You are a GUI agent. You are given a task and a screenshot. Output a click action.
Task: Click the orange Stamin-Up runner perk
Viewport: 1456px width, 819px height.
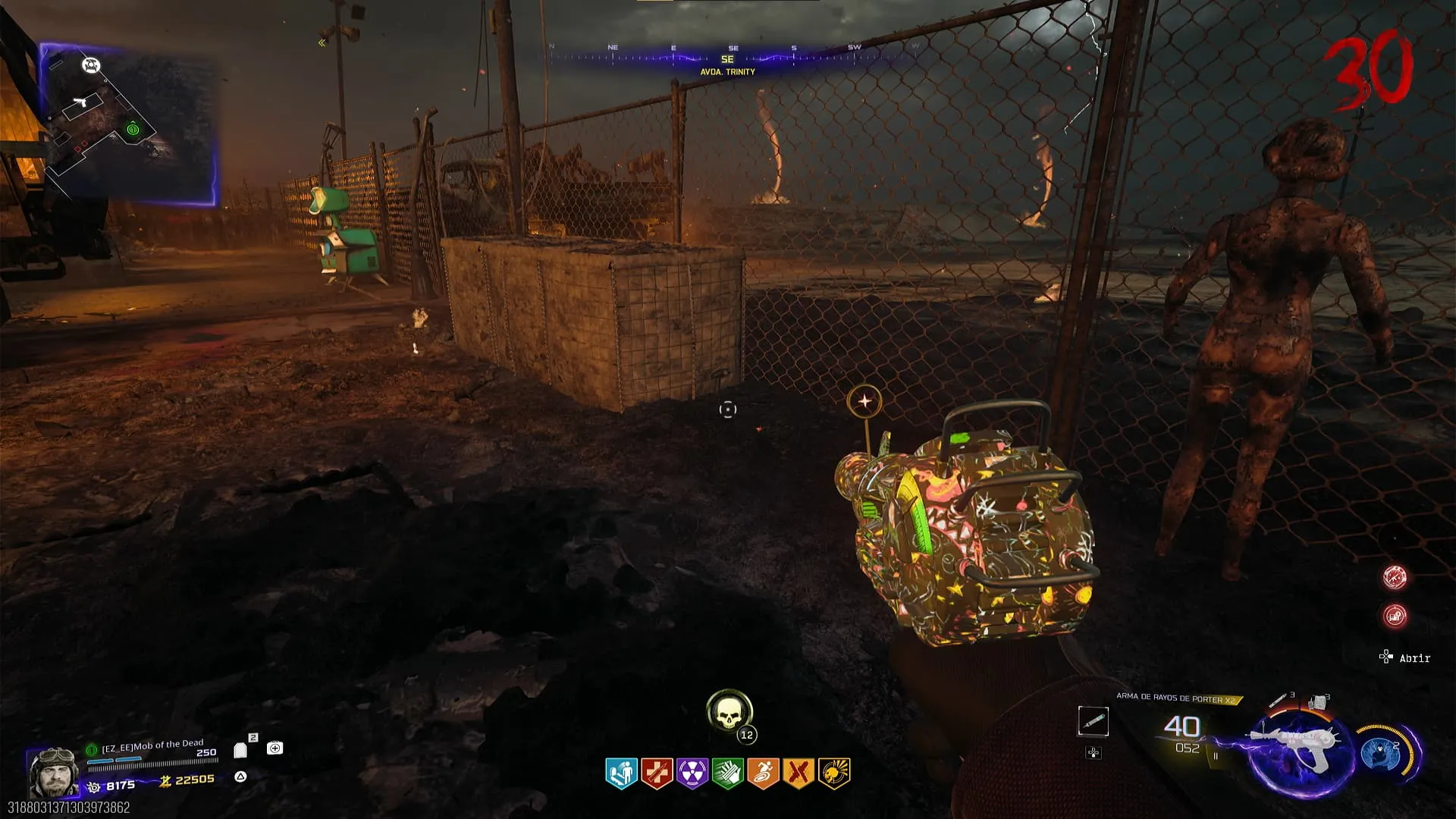(763, 773)
